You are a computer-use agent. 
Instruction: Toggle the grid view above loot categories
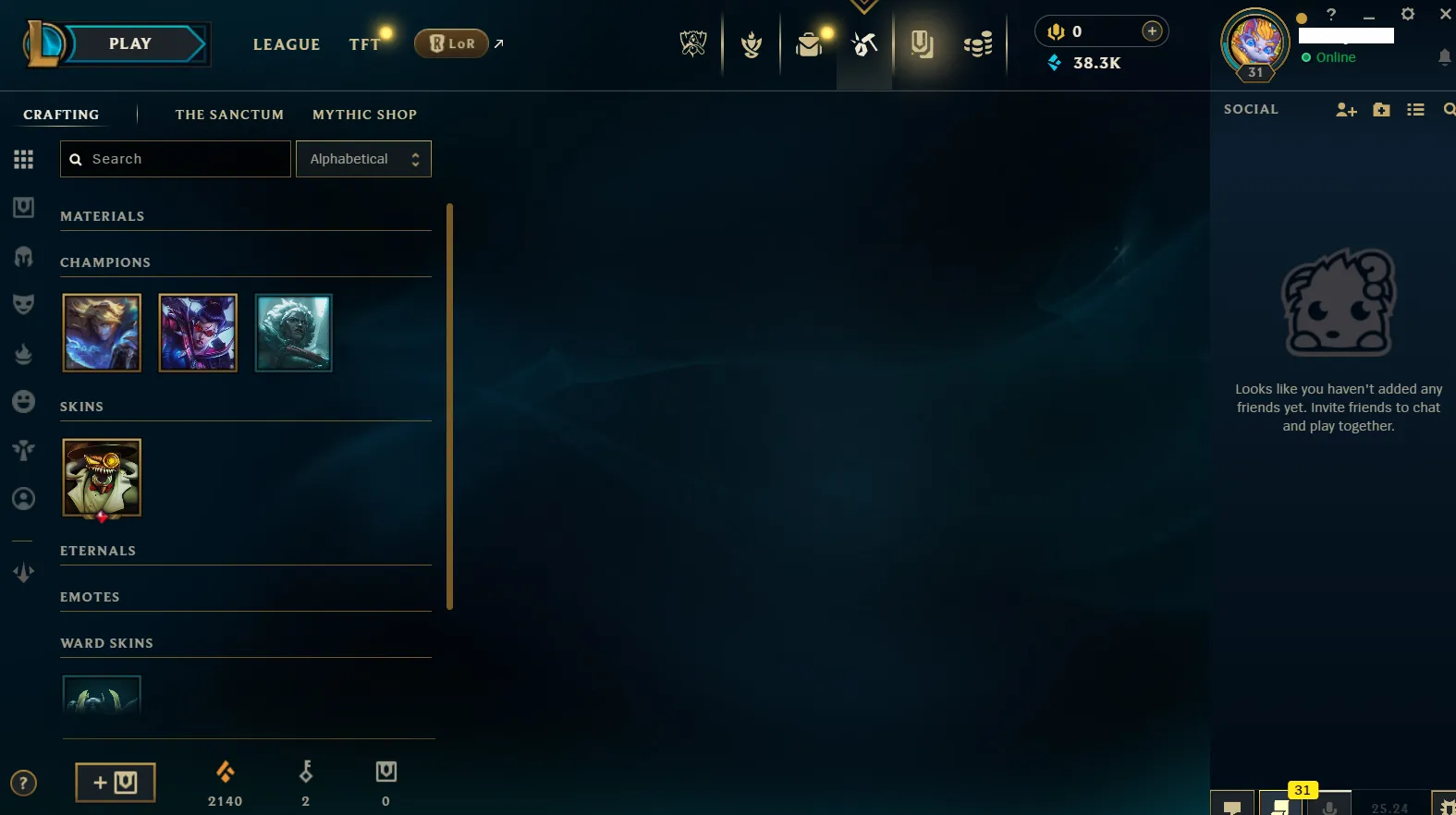(x=23, y=158)
